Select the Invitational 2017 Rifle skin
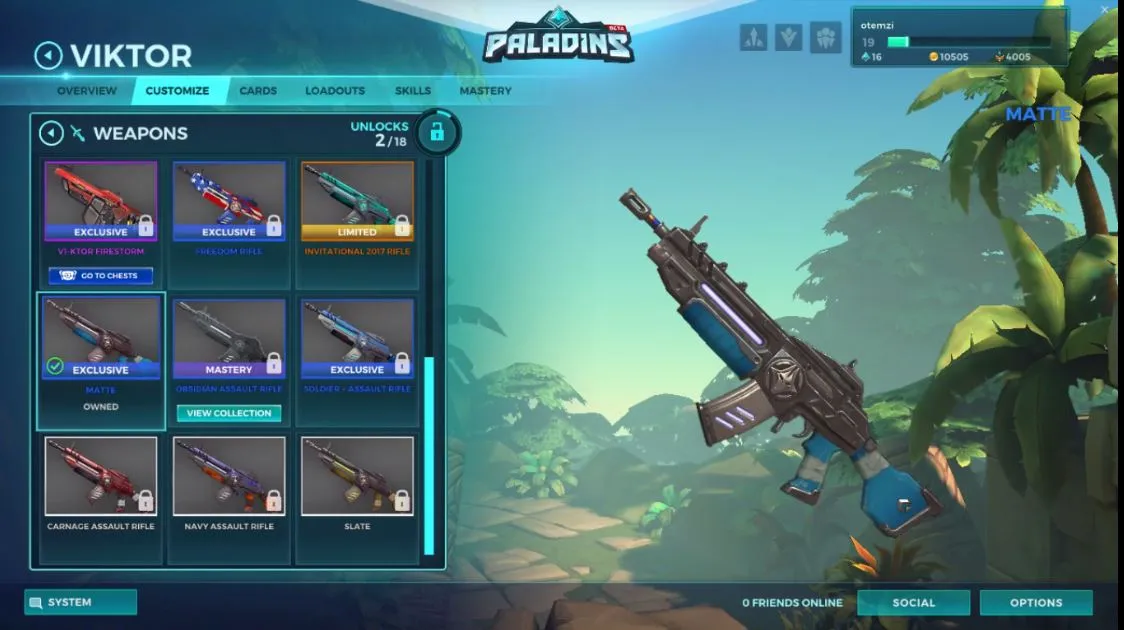 pos(357,201)
